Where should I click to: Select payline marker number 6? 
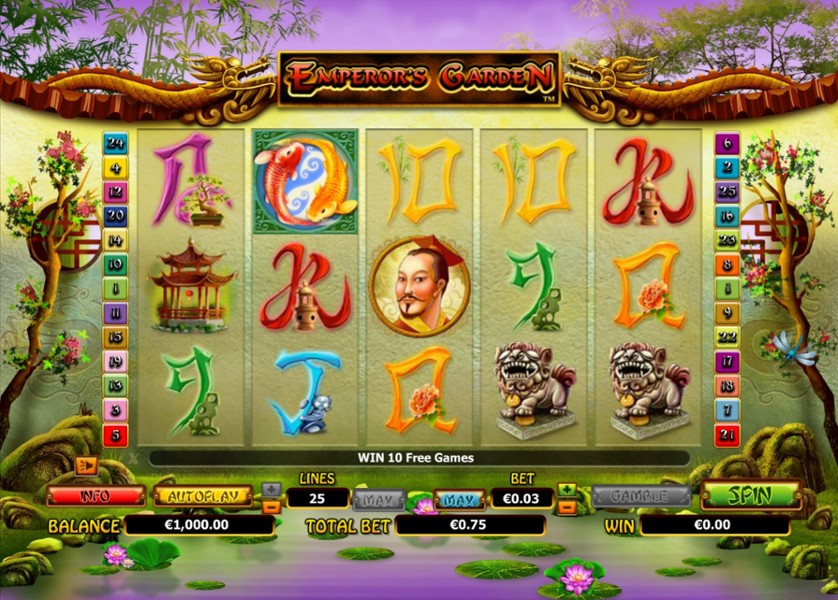[x=726, y=143]
